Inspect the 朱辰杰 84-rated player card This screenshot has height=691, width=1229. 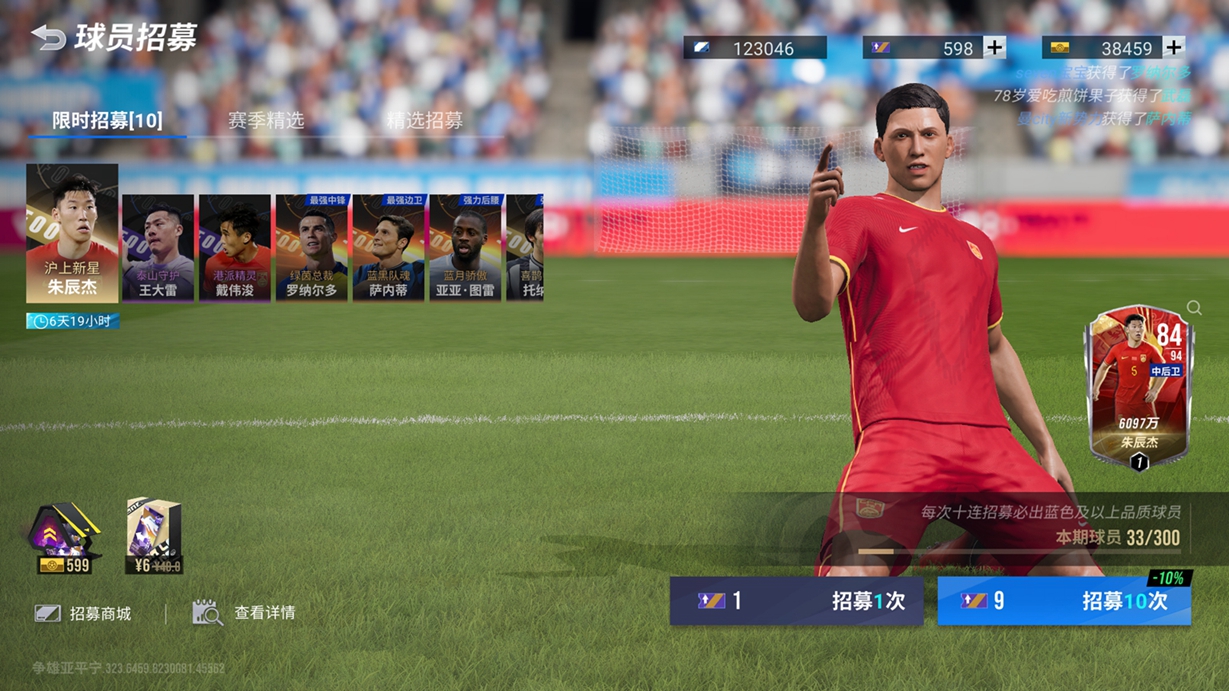[1138, 387]
